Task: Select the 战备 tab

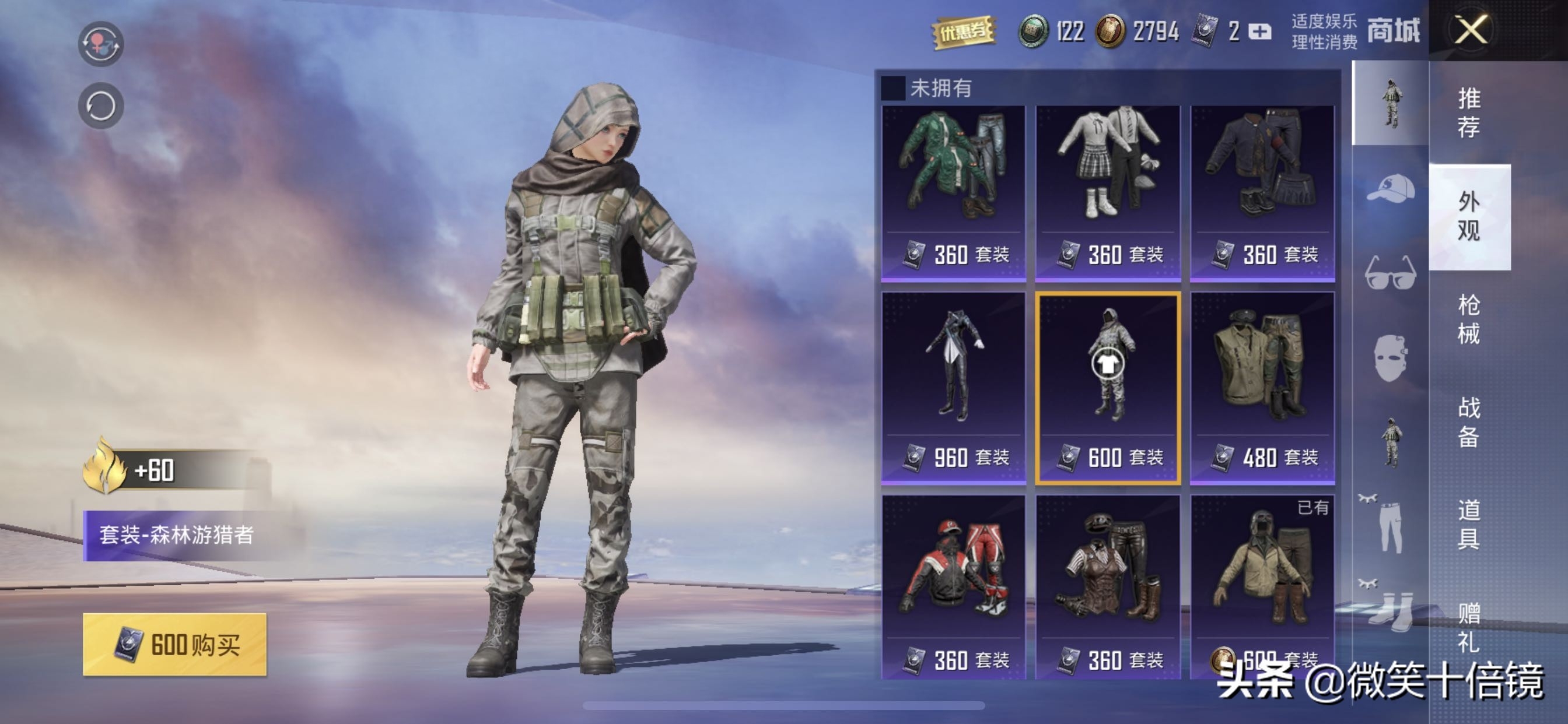Action: point(1468,421)
